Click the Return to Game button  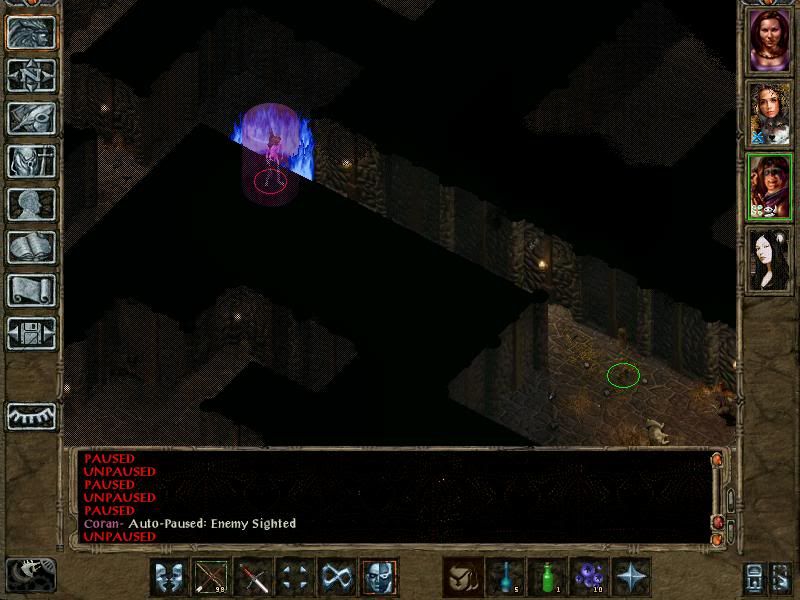(x=31, y=32)
